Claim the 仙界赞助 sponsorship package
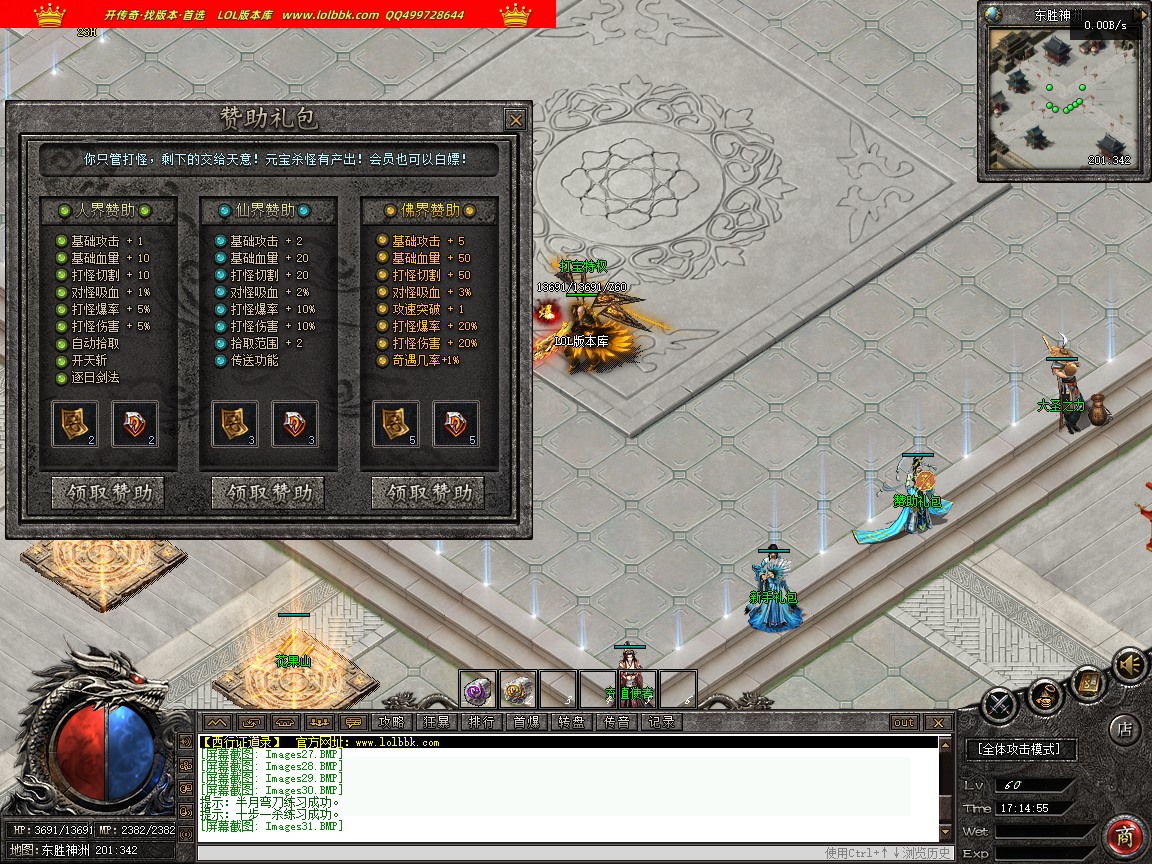Image resolution: width=1152 pixels, height=864 pixels. (x=268, y=493)
